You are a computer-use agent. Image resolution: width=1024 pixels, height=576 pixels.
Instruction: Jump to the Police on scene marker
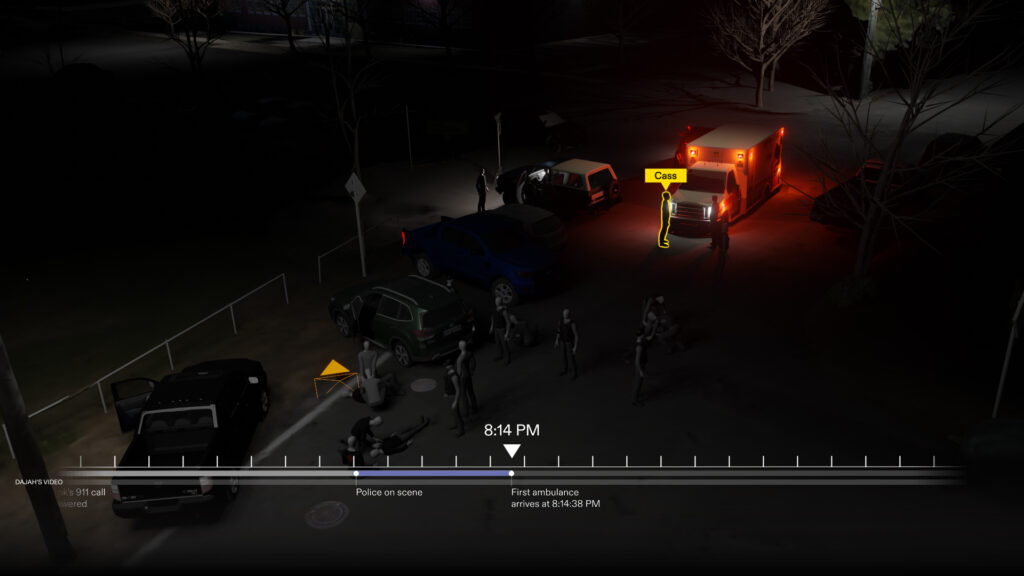click(356, 473)
